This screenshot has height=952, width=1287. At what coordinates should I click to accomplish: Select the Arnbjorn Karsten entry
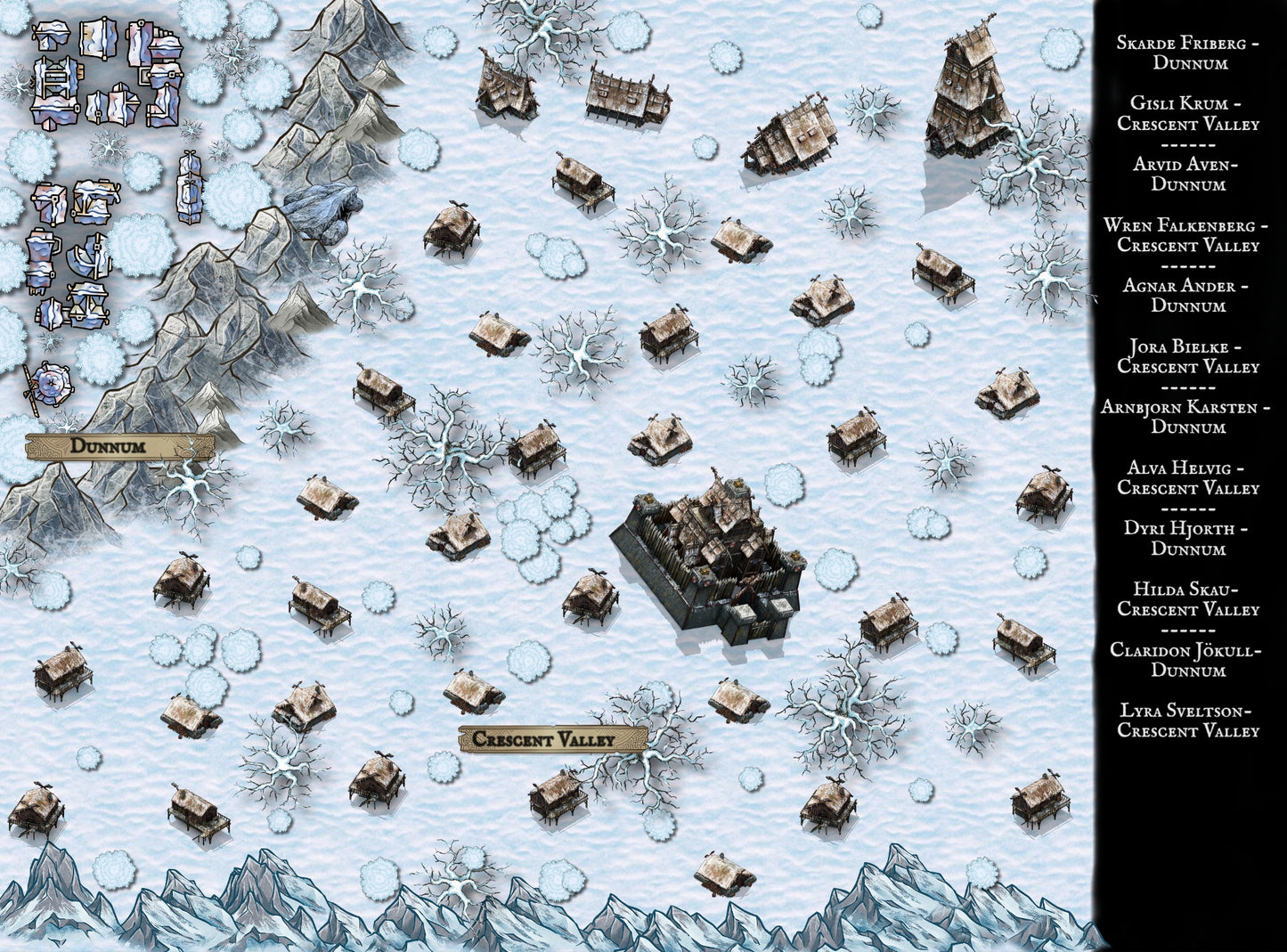(x=1188, y=417)
